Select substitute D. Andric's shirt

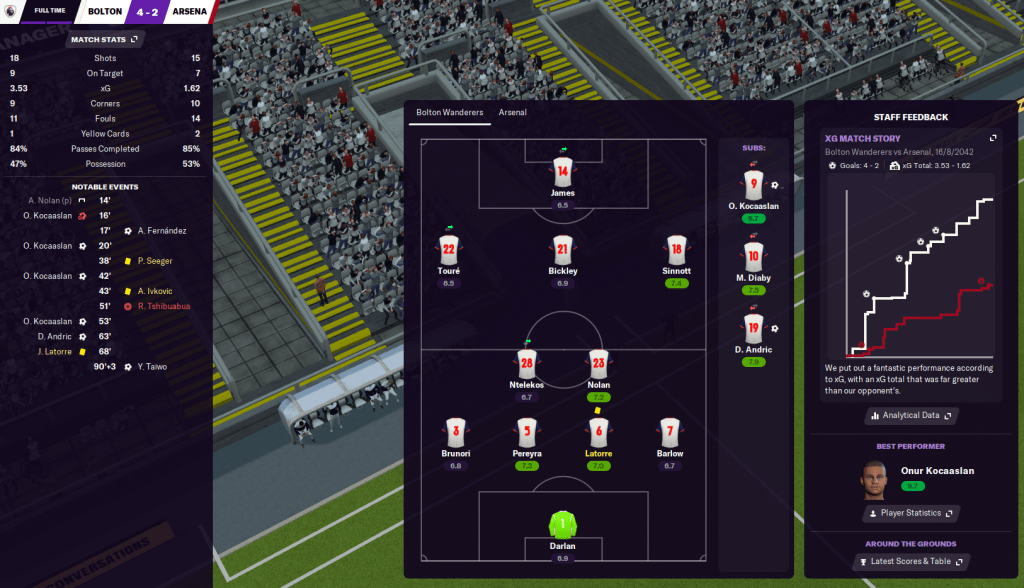[754, 327]
